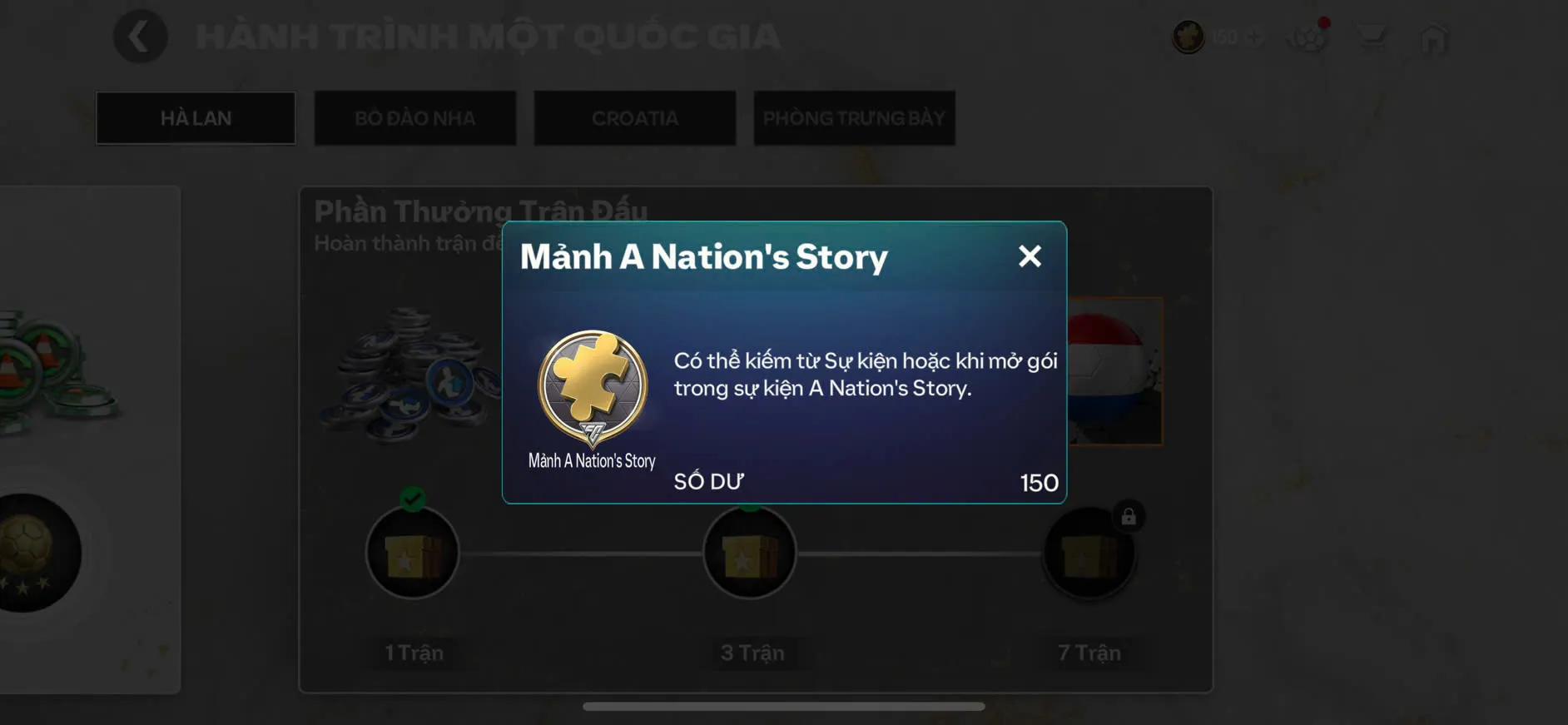The height and width of the screenshot is (725, 1568).
Task: Select the locked 7 Trận chest icon
Action: coord(1089,554)
